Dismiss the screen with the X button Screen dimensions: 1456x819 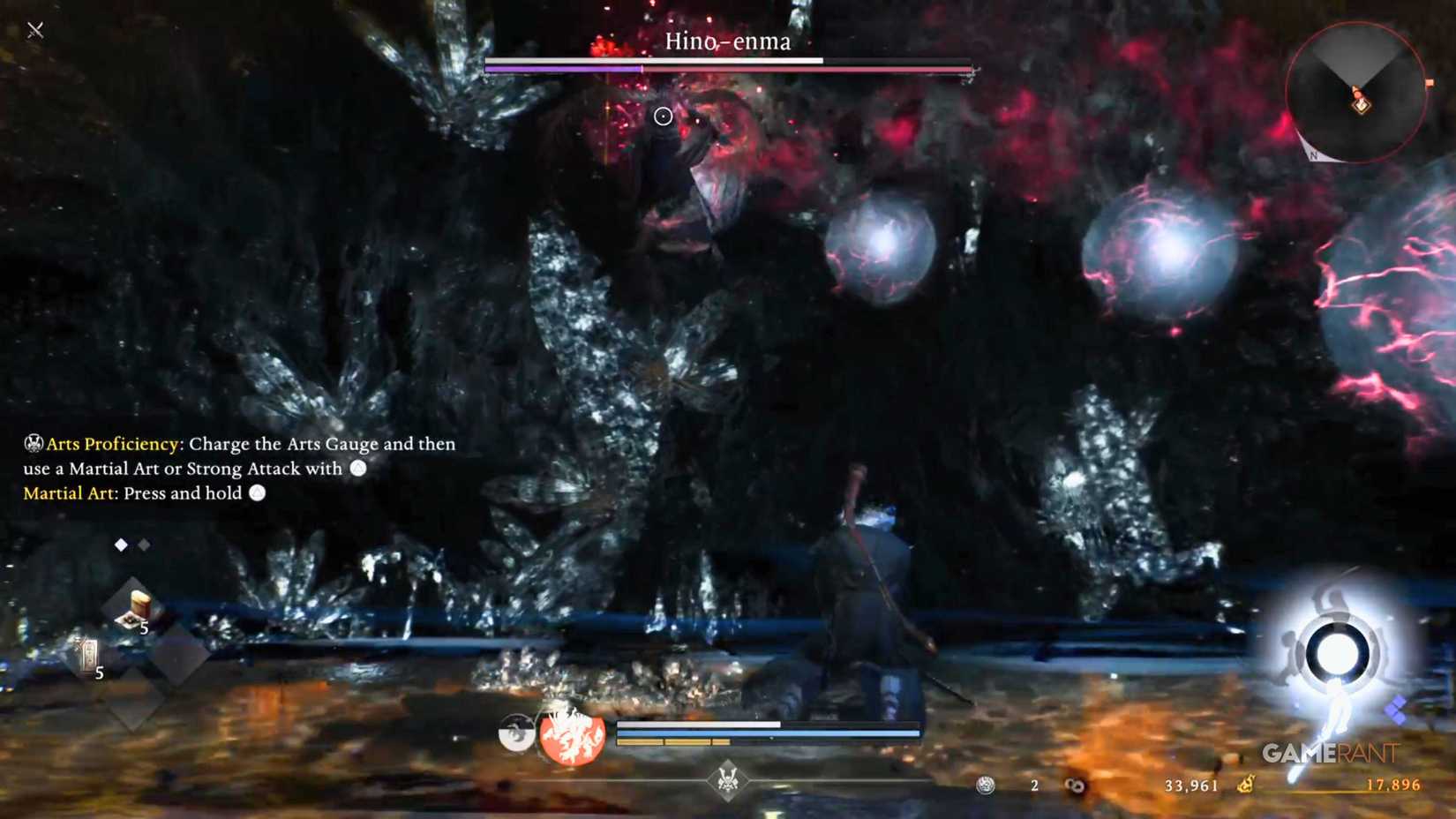point(34,29)
